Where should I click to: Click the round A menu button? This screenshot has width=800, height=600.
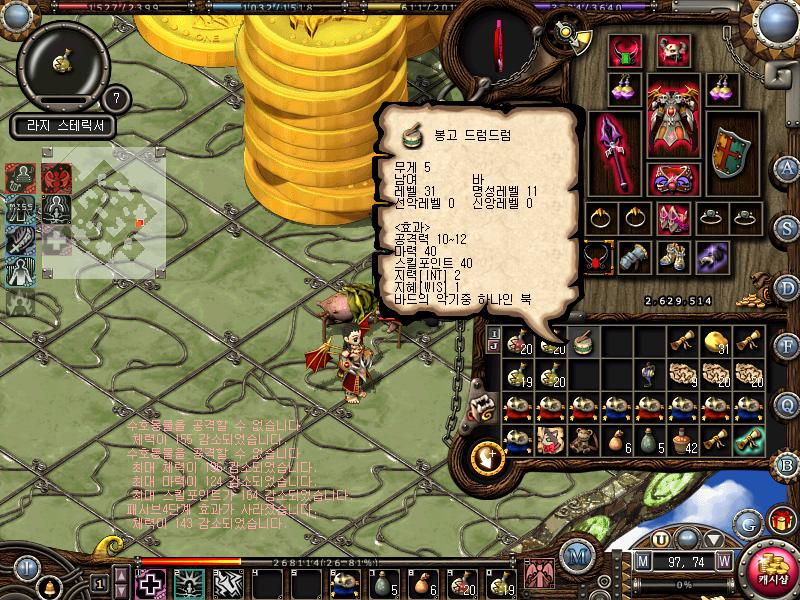tap(787, 167)
